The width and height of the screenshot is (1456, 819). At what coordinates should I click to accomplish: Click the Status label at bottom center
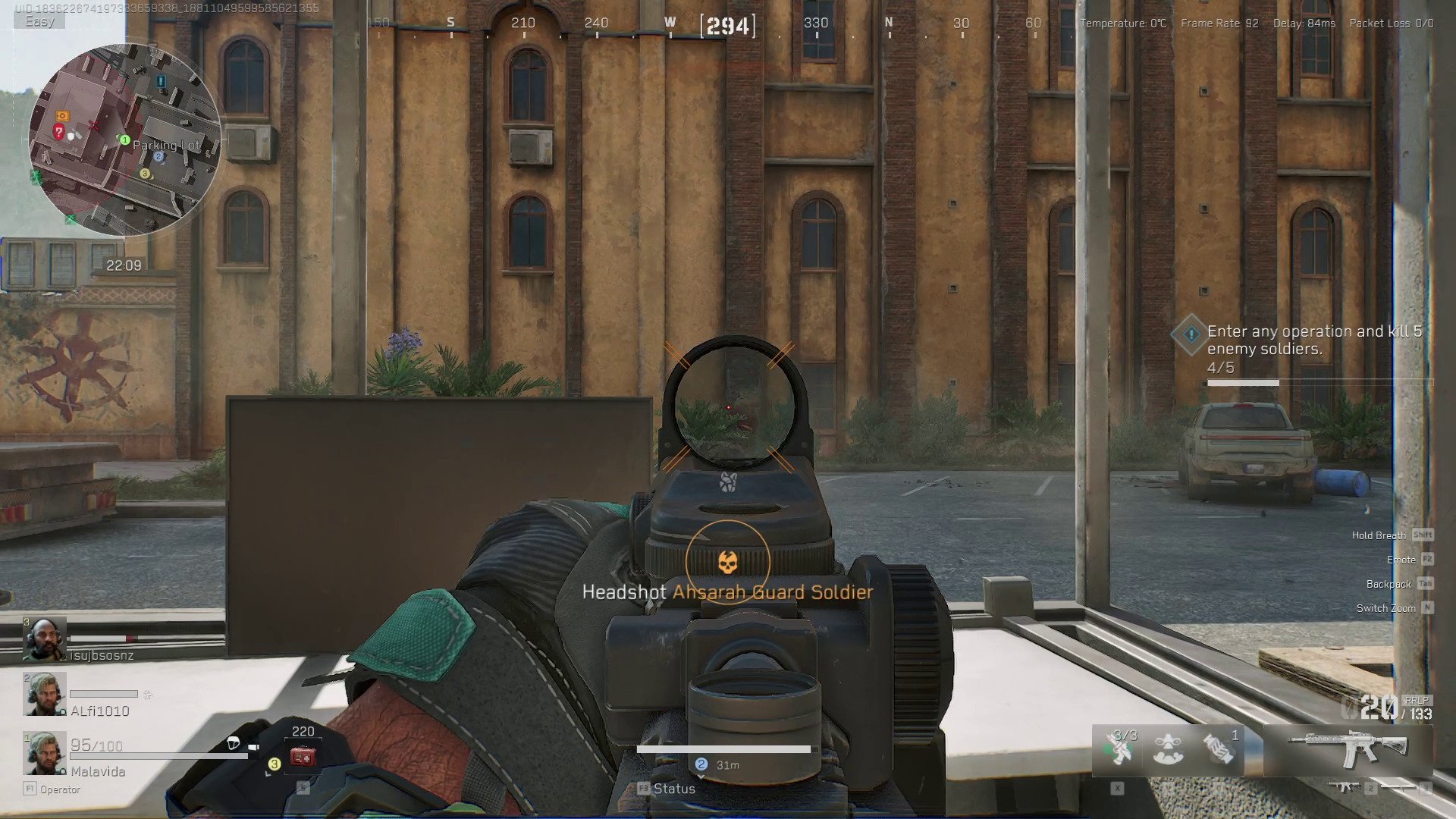(673, 789)
